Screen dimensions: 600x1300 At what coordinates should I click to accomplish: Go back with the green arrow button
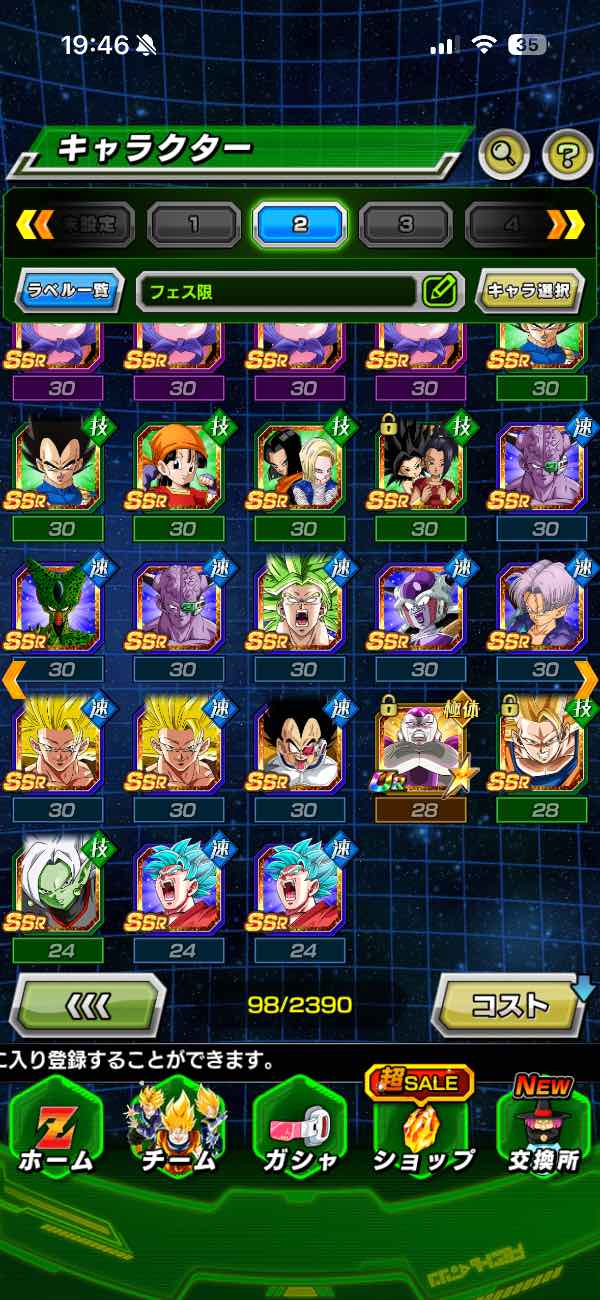click(x=87, y=1004)
